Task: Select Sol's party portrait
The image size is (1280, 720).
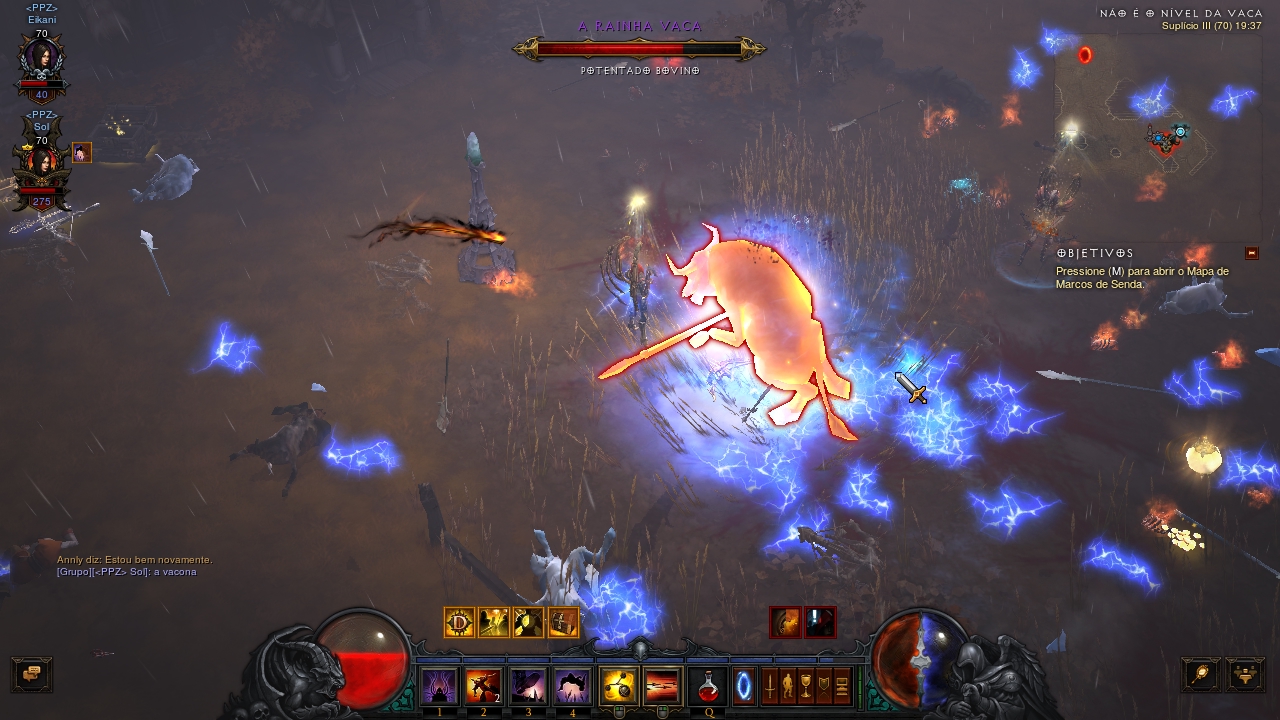Action: click(x=41, y=164)
